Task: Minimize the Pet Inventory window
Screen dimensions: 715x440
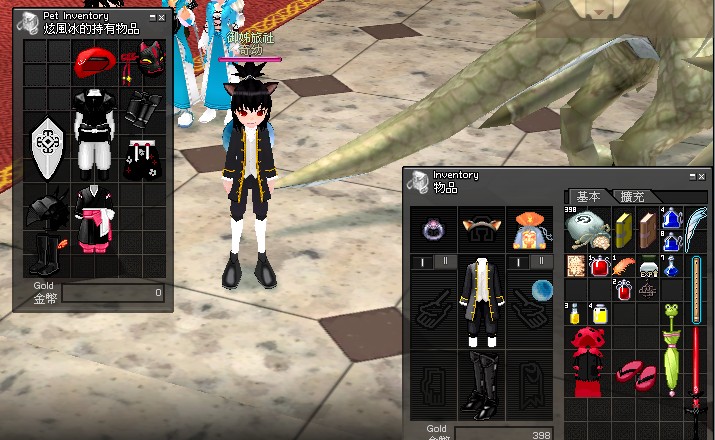Action: tap(152, 17)
